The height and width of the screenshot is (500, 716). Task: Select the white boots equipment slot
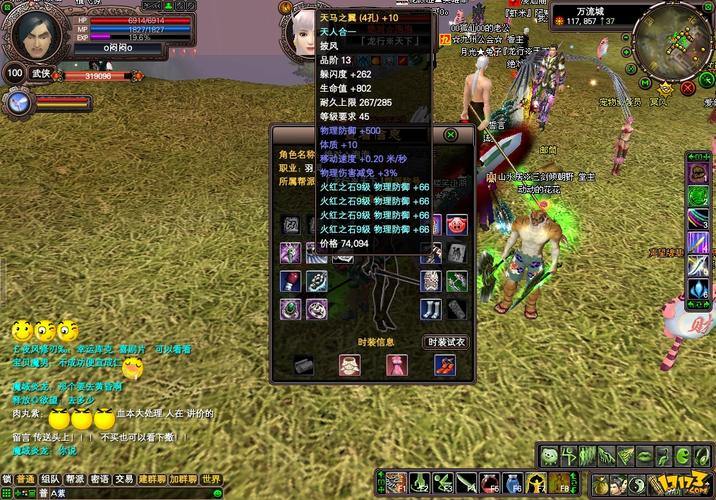[x=431, y=310]
